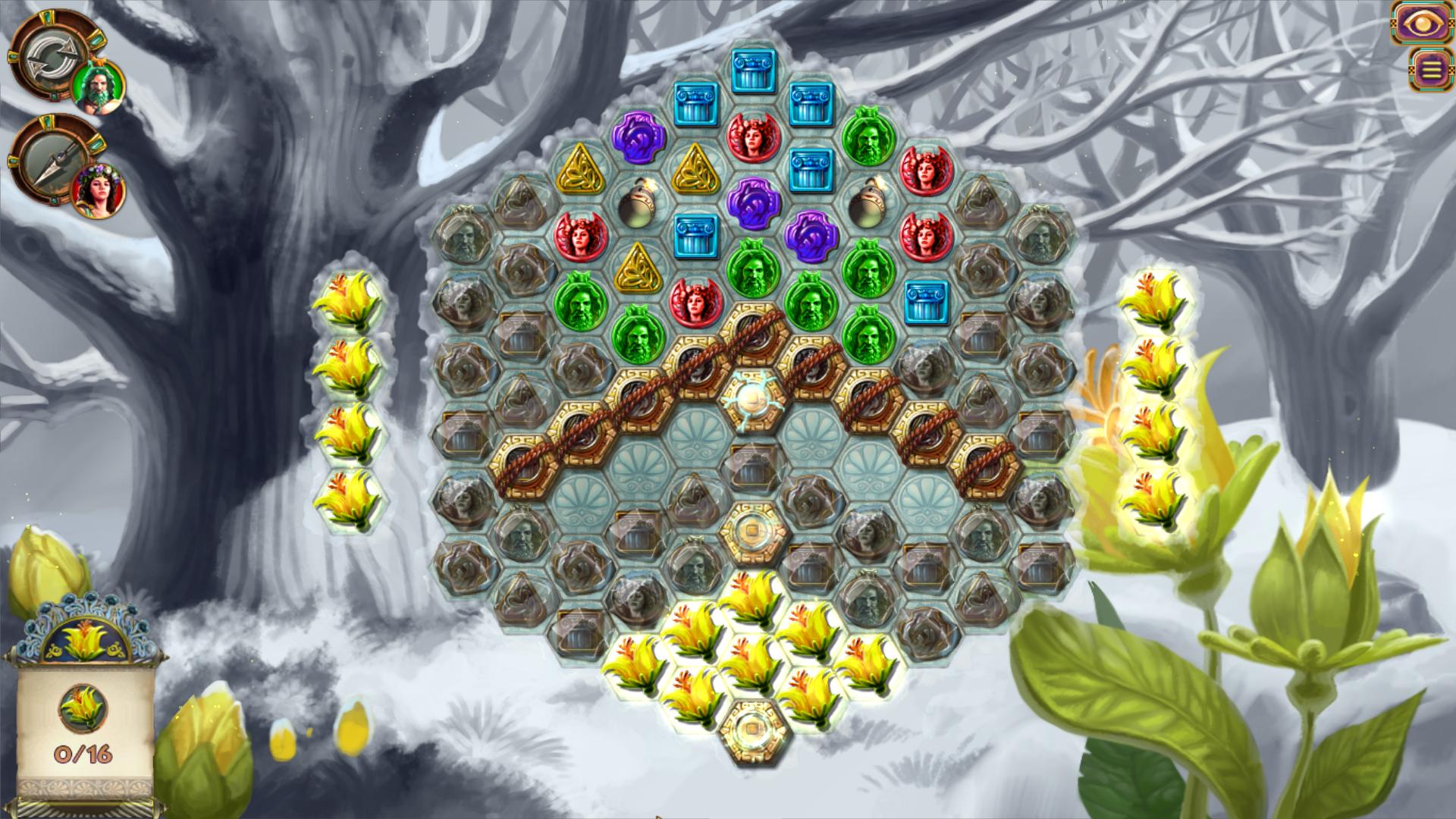Click the lightning-charged gold hex tile

pos(753,400)
